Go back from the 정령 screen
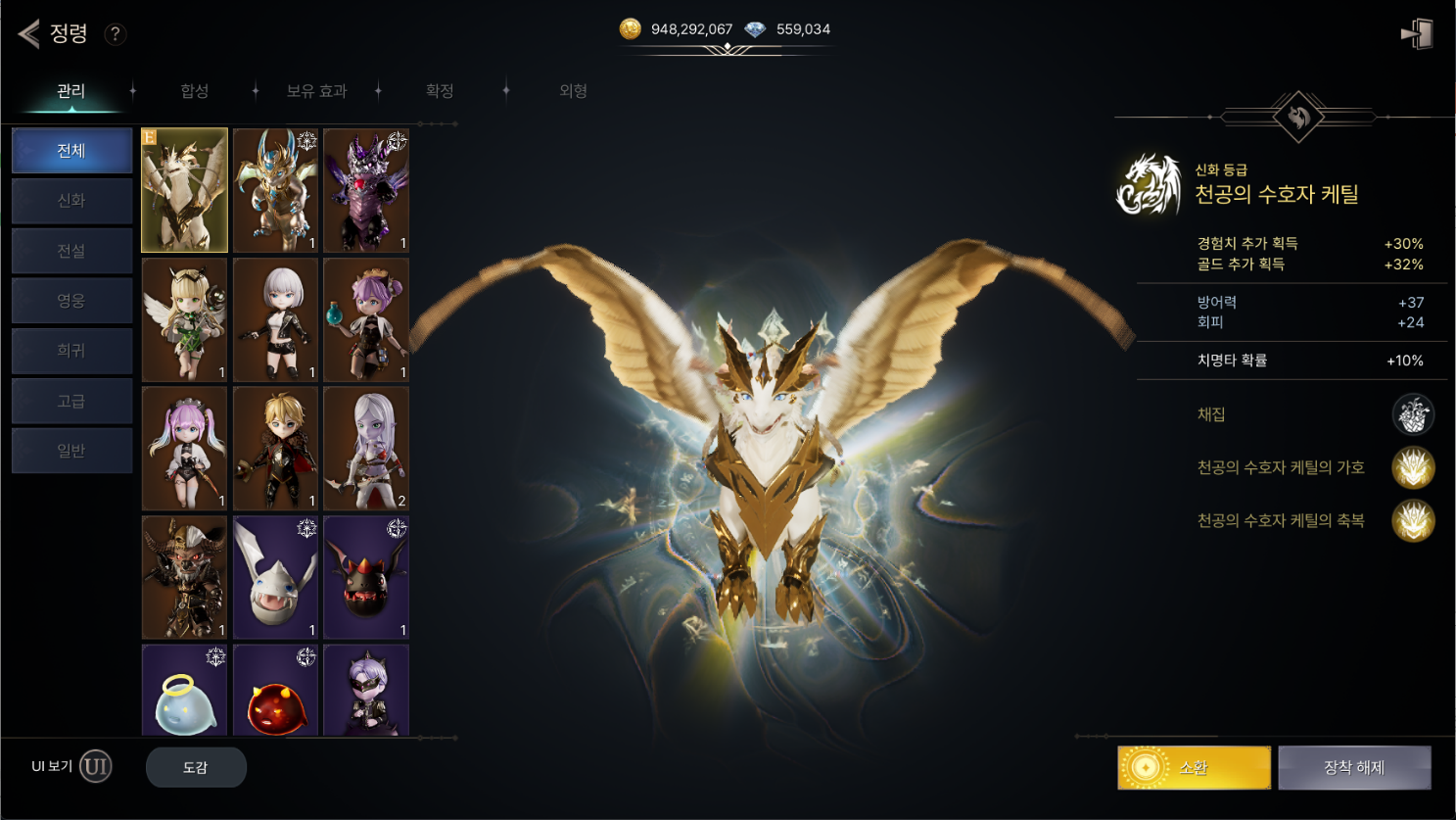This screenshot has height=820, width=1456. 29,33
